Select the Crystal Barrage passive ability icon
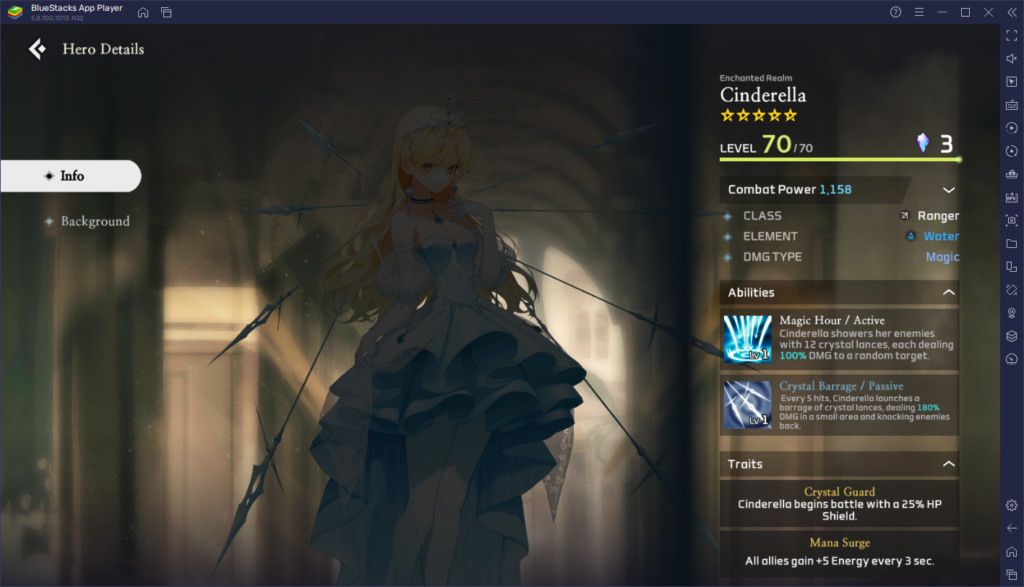 pyautogui.click(x=747, y=403)
